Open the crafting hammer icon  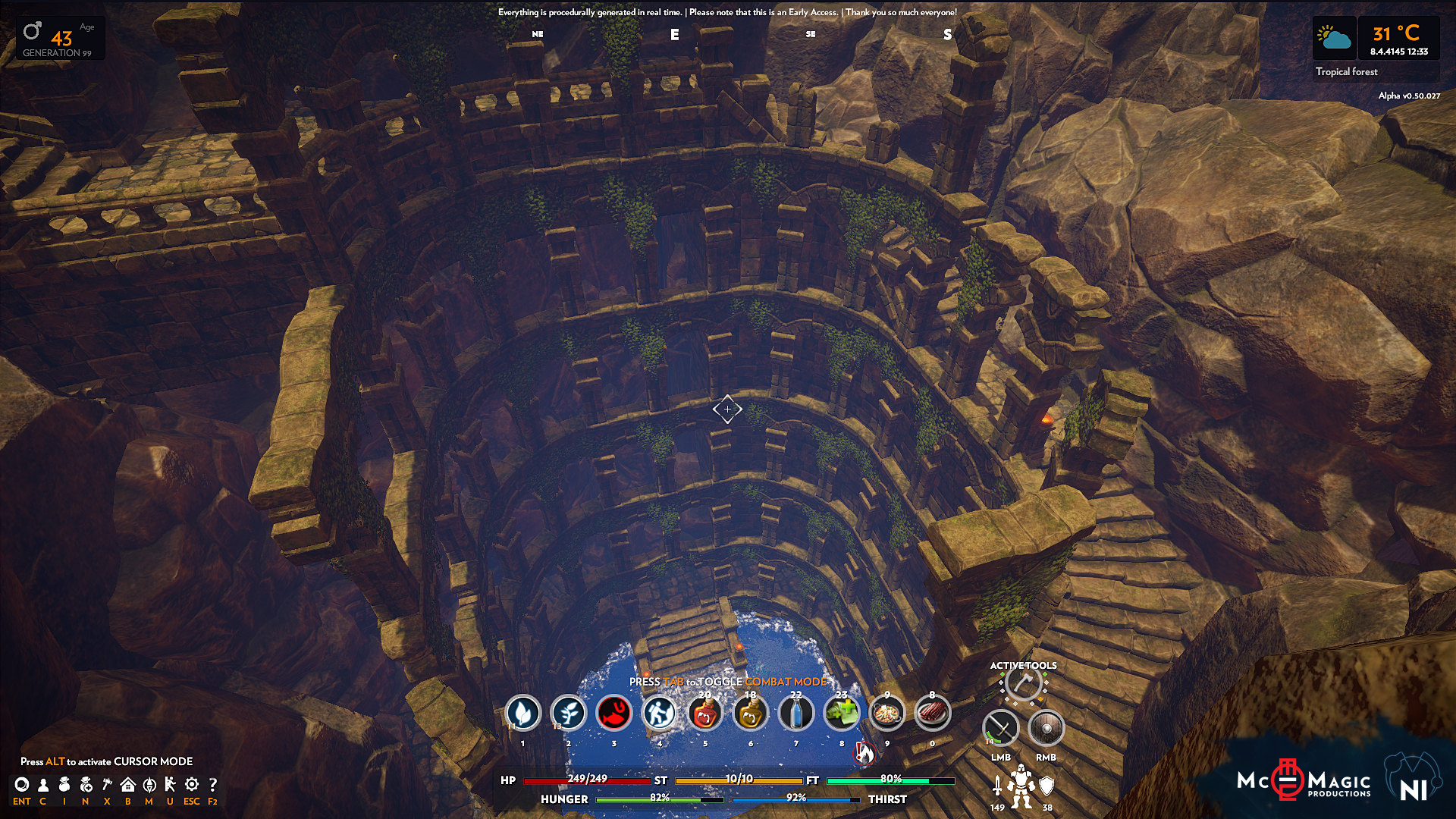tap(107, 785)
